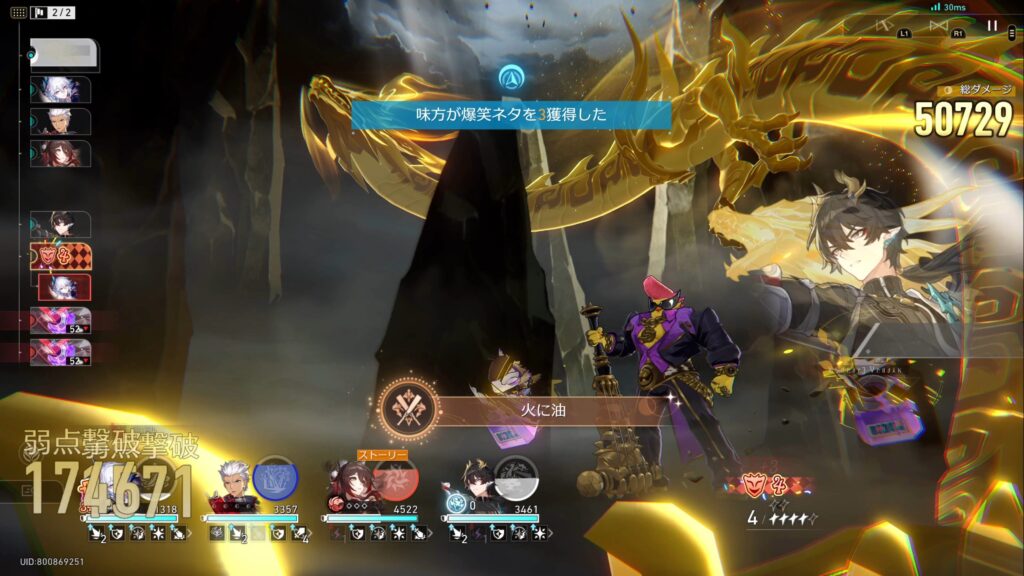The image size is (1024, 576).
Task: Open the grid icon beside the wave counter
Action: [19, 13]
